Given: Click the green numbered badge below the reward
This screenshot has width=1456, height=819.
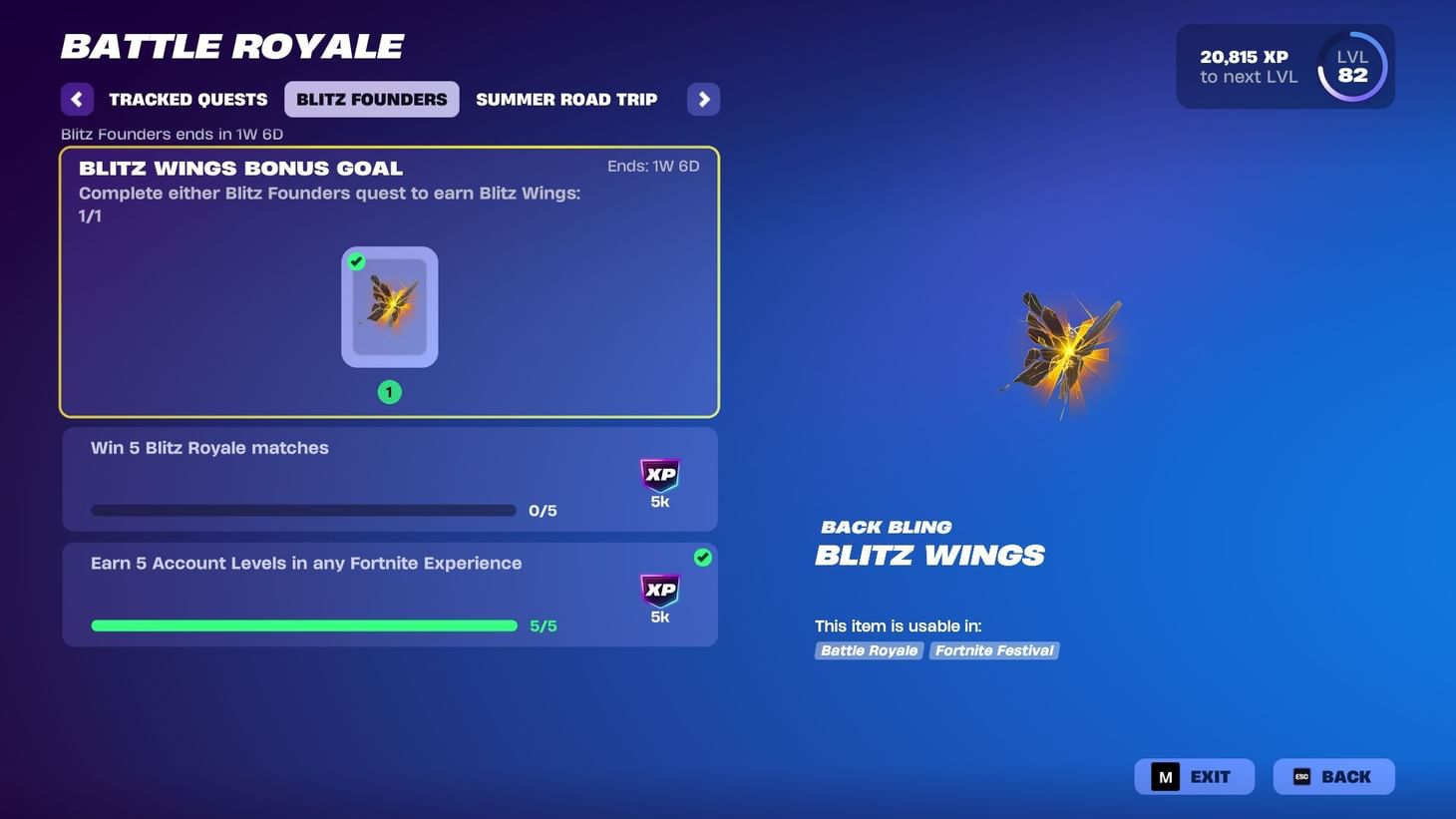Looking at the screenshot, I should click(389, 391).
